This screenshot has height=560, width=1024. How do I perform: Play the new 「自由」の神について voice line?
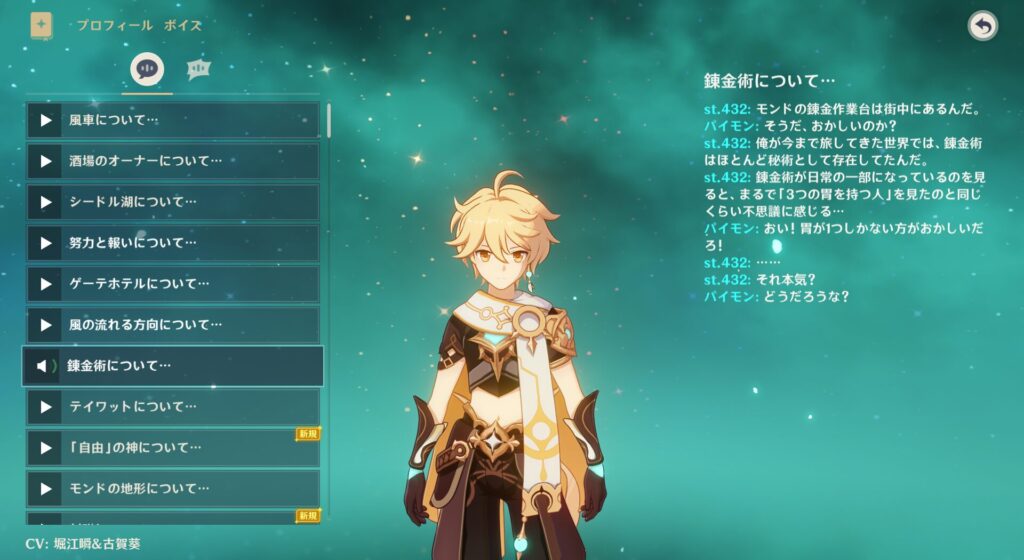click(x=46, y=448)
